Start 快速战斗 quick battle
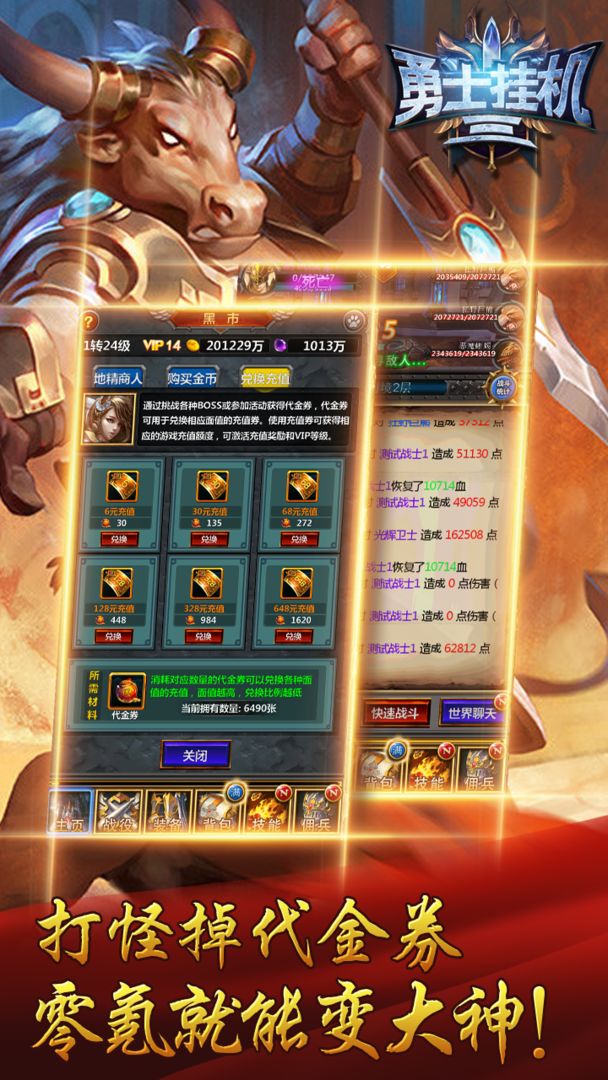Viewport: 608px width, 1080px height. (401, 713)
